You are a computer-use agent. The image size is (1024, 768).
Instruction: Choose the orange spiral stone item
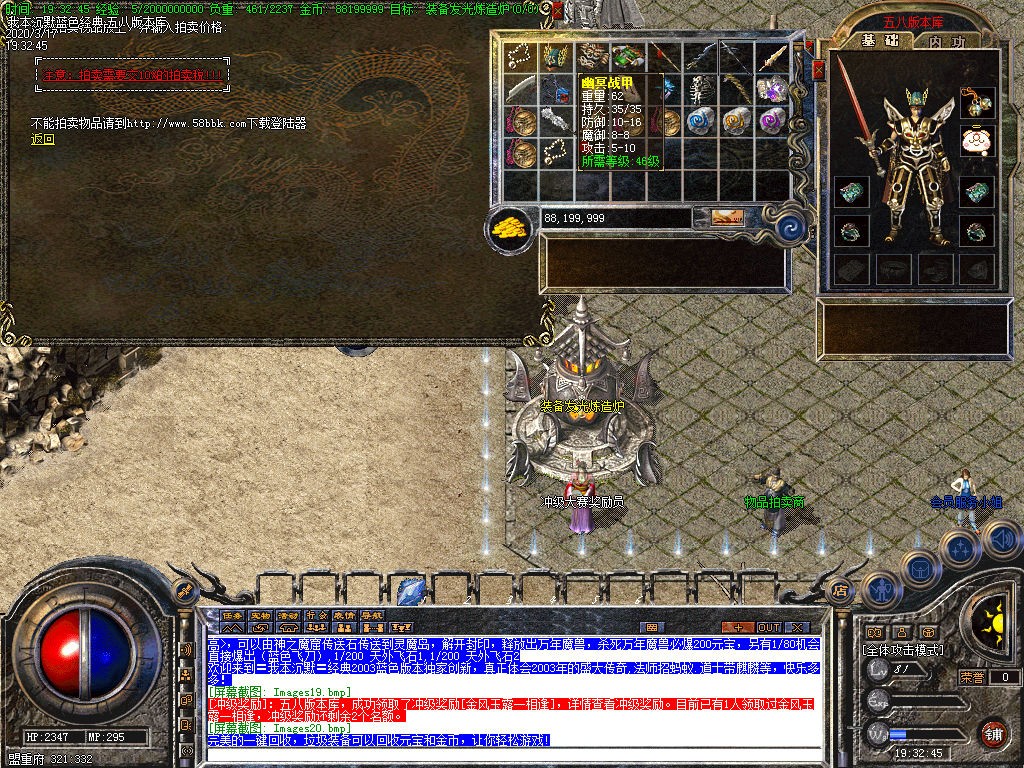tap(735, 120)
